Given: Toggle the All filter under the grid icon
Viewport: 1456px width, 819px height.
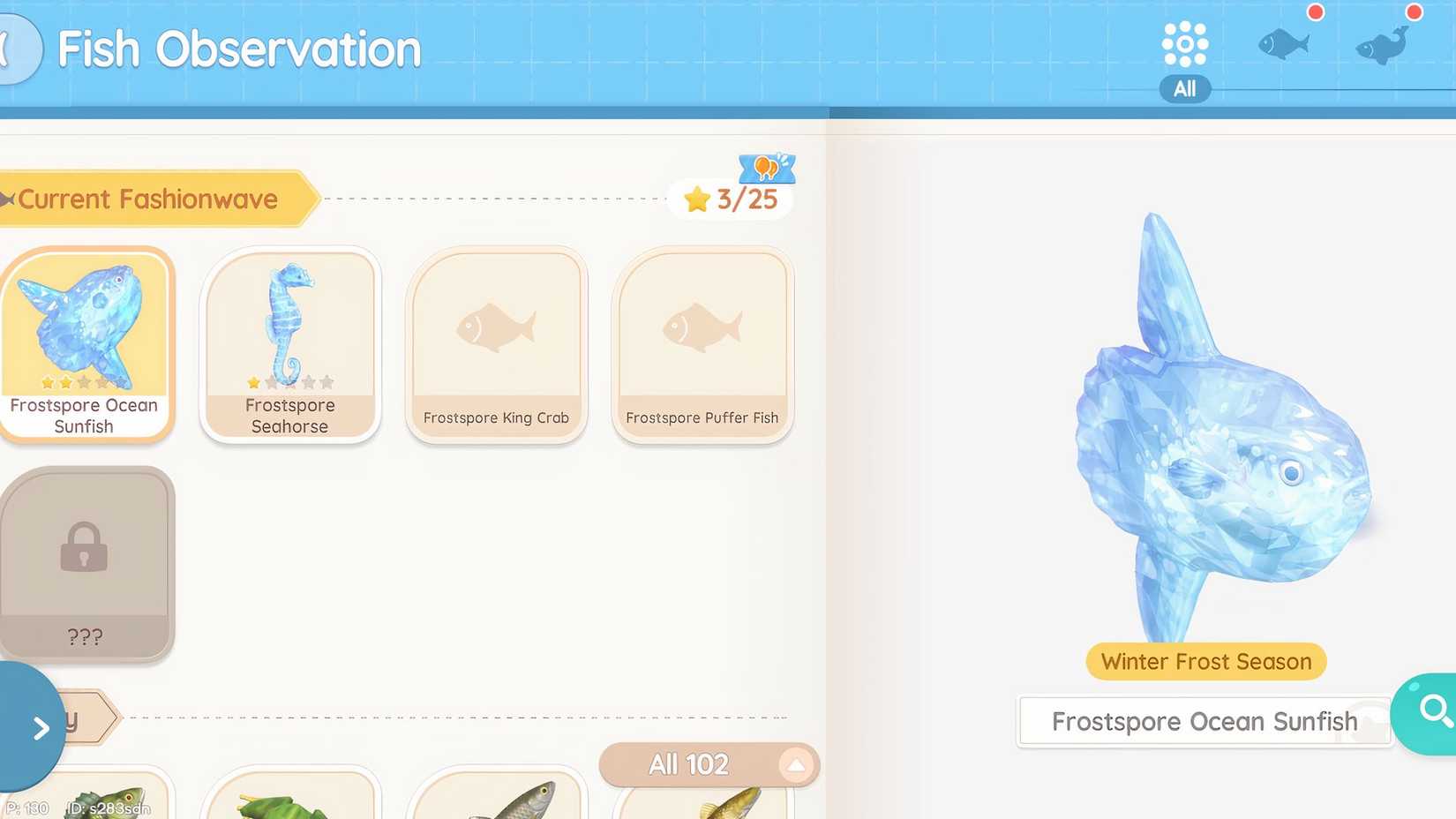Looking at the screenshot, I should (x=1184, y=88).
